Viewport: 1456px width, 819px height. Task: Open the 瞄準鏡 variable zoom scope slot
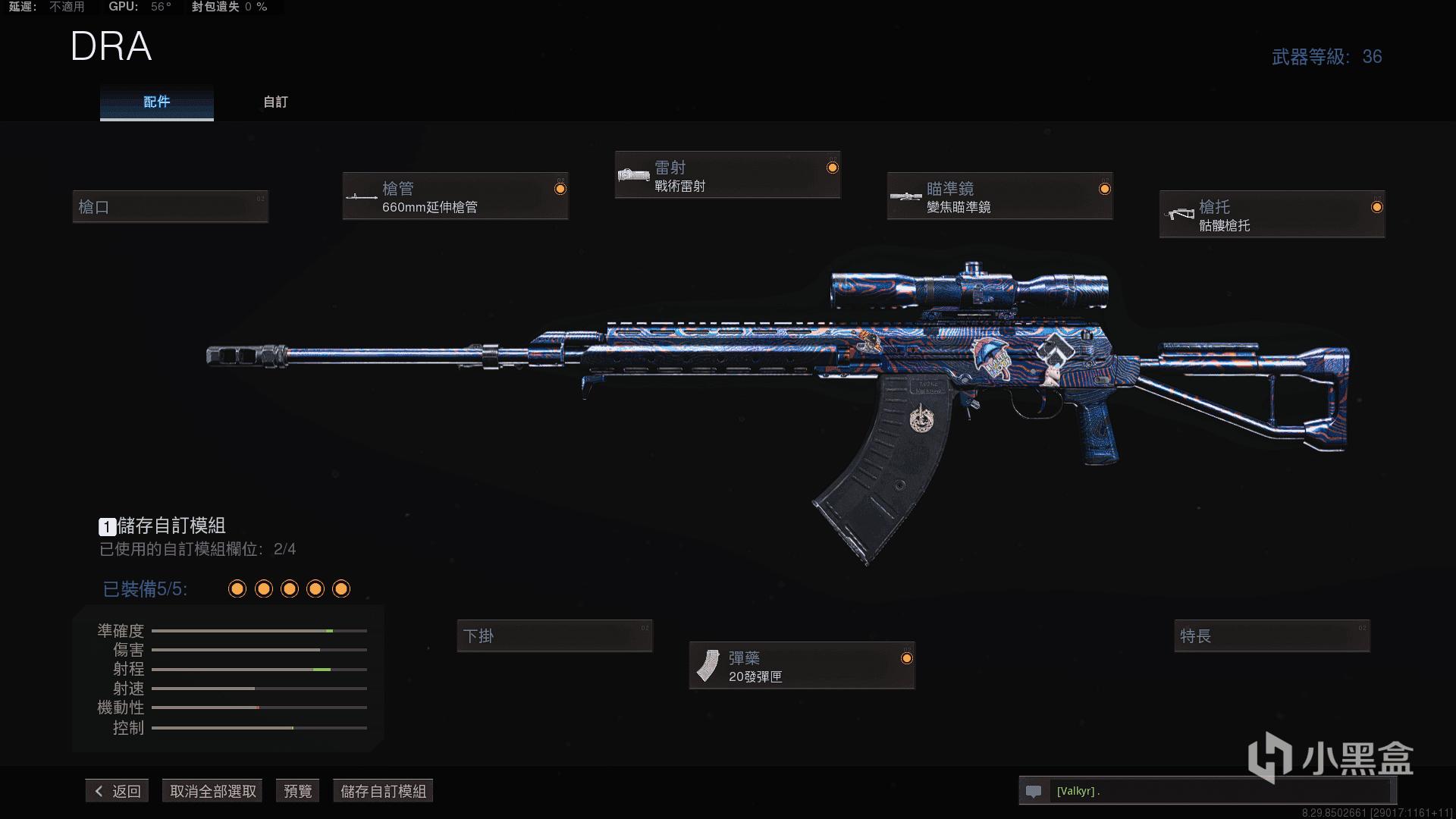[x=999, y=196]
